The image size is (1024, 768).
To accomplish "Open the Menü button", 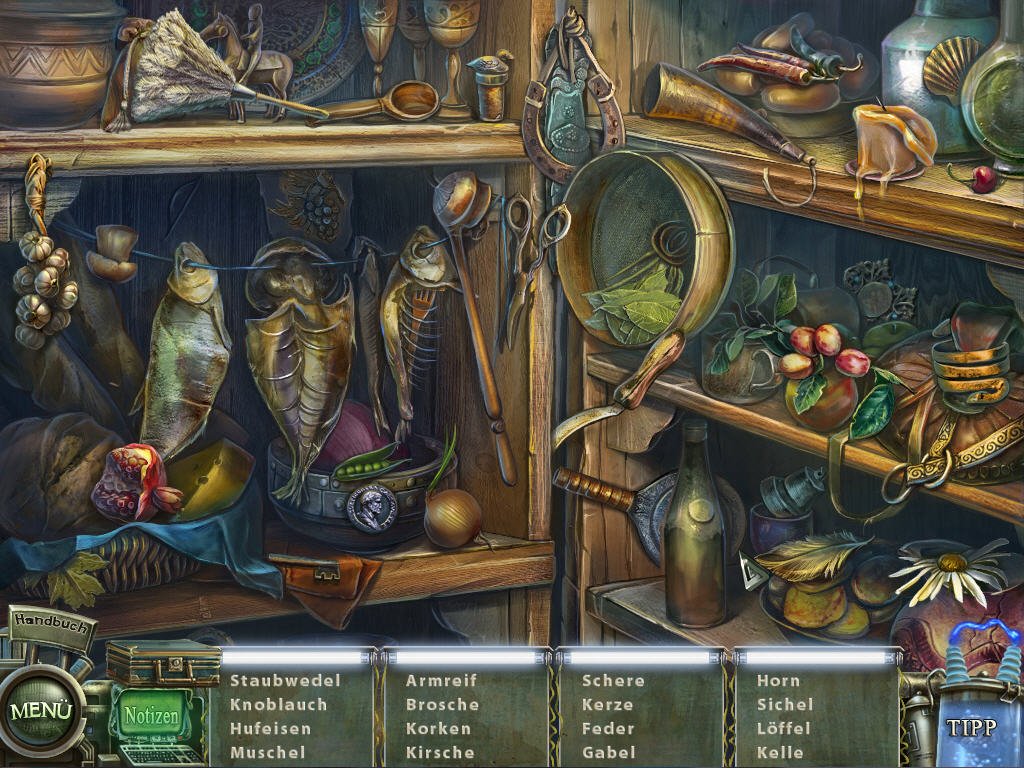I will click(42, 712).
